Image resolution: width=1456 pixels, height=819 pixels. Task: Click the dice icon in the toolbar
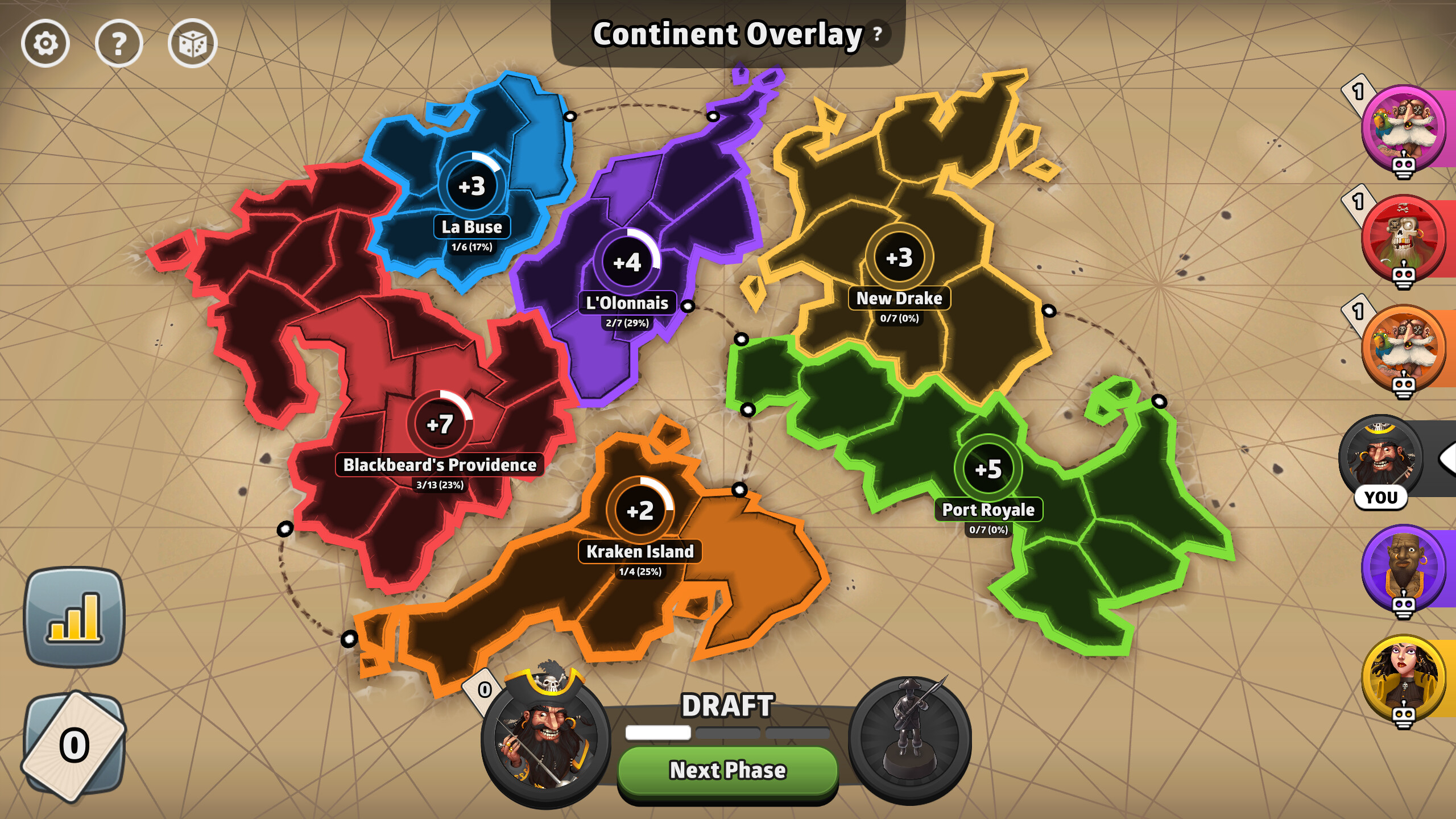coord(193,44)
